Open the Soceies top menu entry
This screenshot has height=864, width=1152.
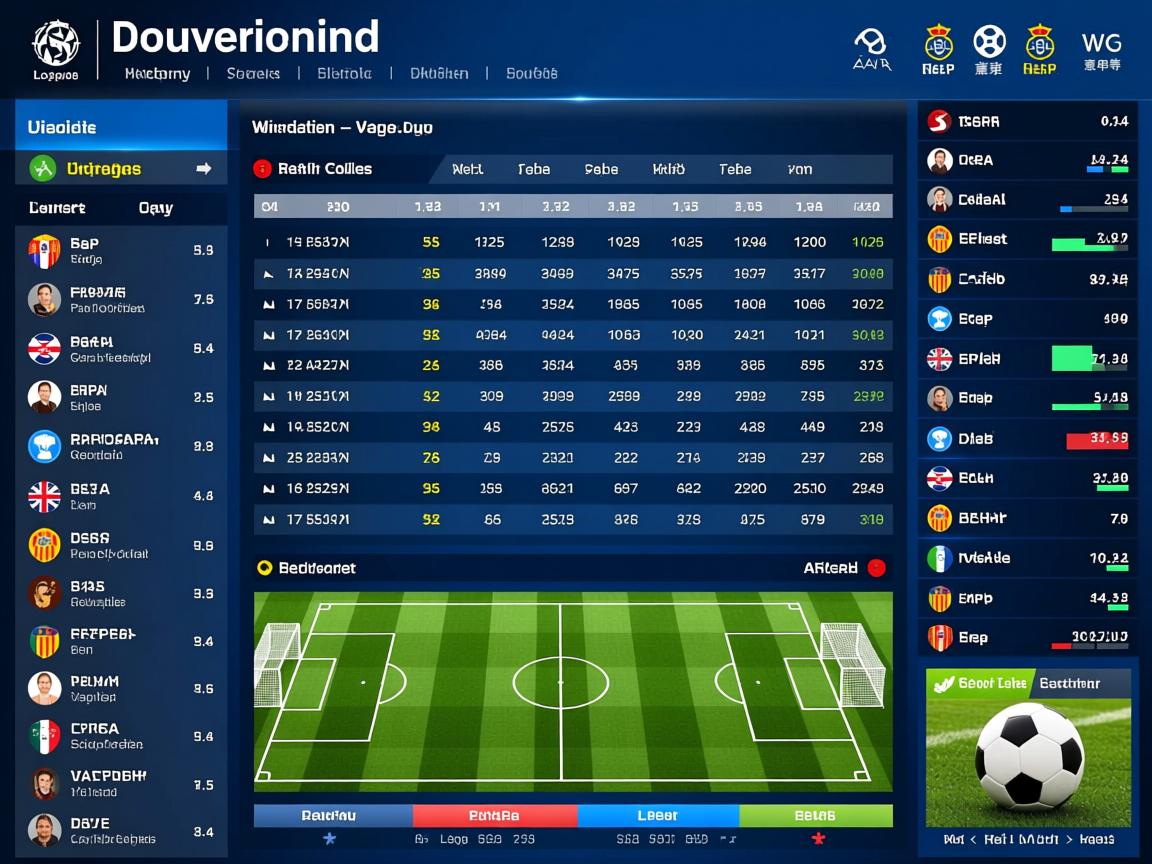coord(253,73)
